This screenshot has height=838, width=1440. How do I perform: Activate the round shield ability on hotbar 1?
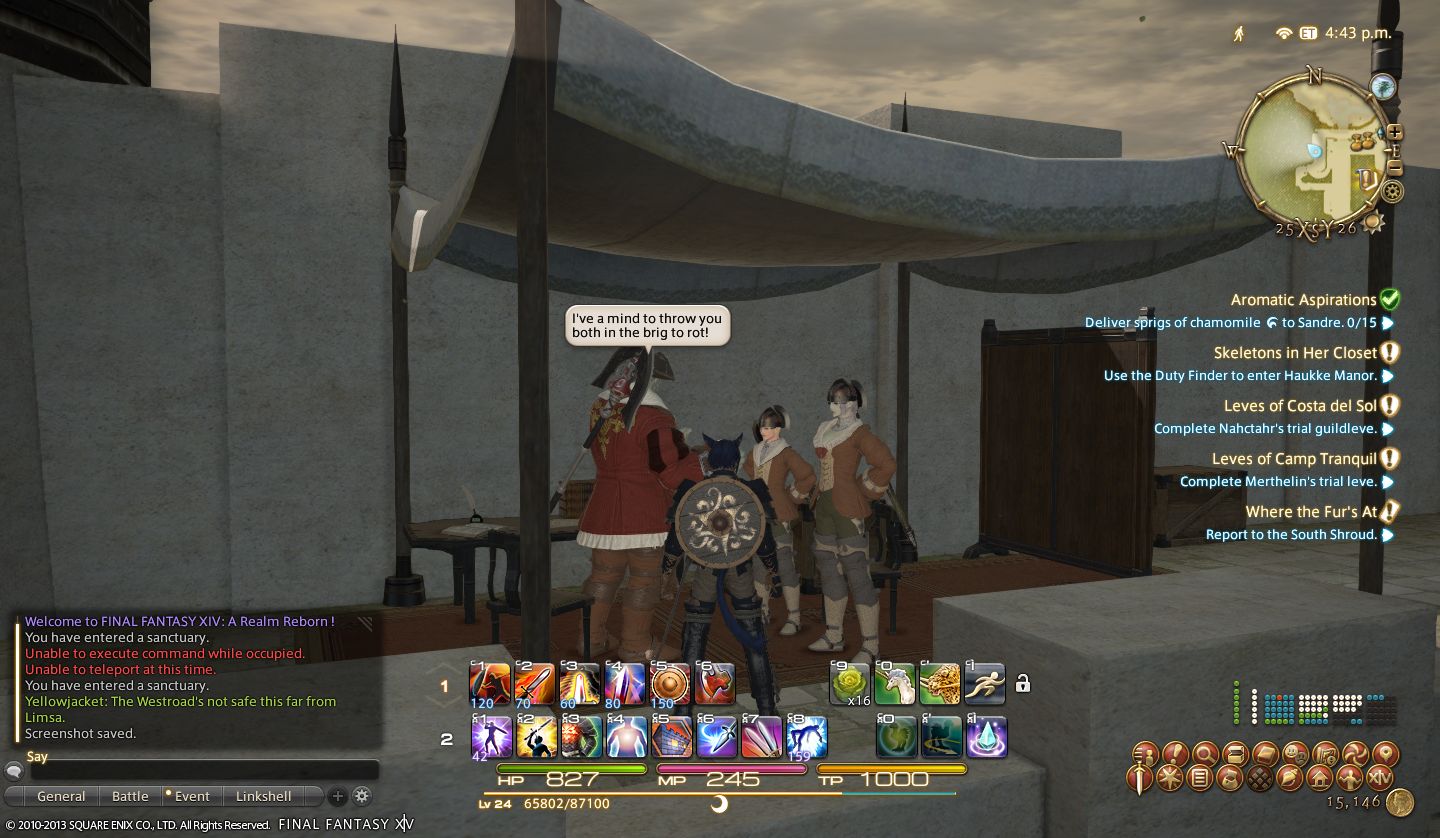(x=670, y=685)
